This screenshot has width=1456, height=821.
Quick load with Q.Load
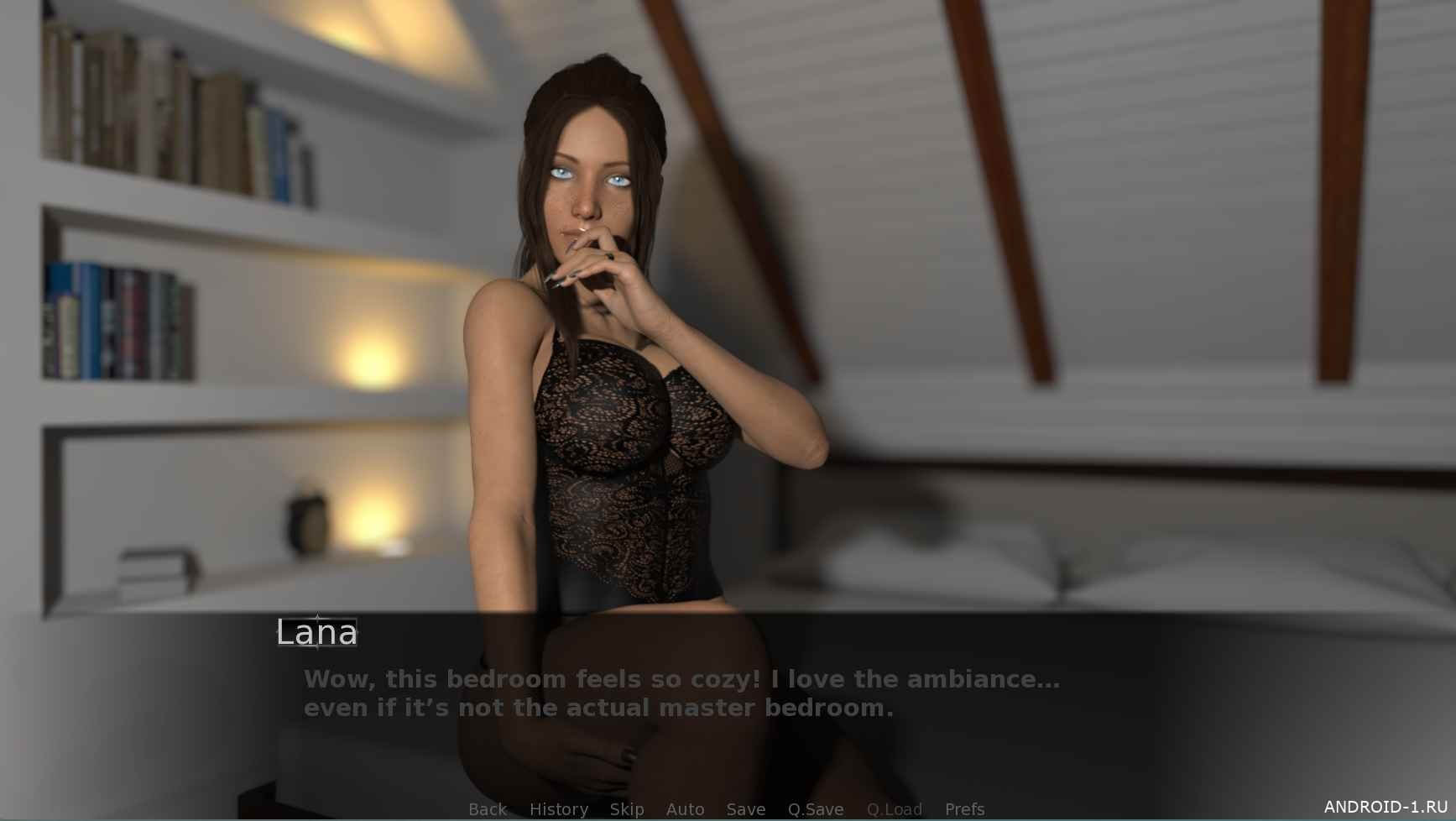[894, 809]
